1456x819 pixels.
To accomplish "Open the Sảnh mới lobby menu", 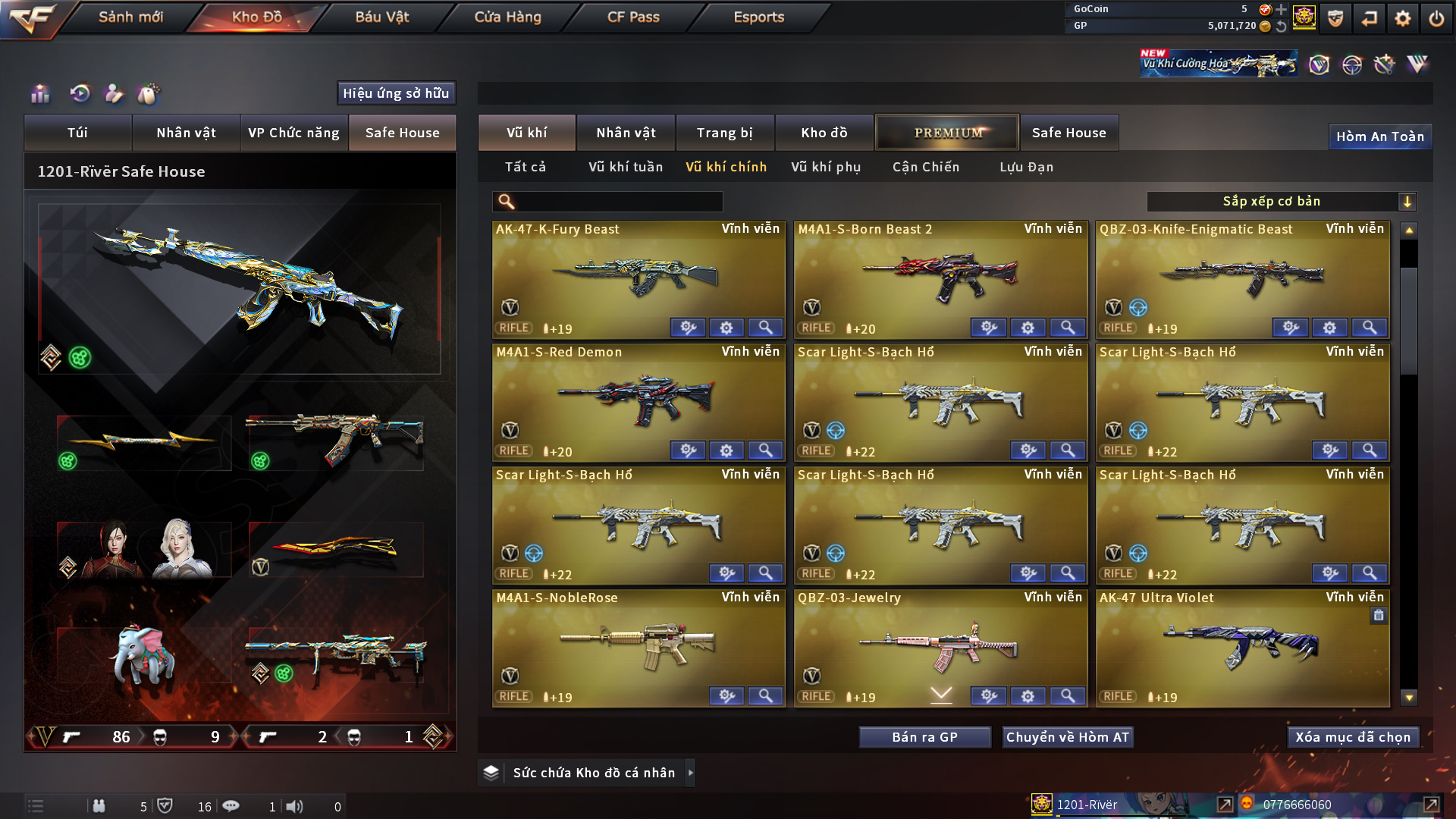I will pos(130,17).
